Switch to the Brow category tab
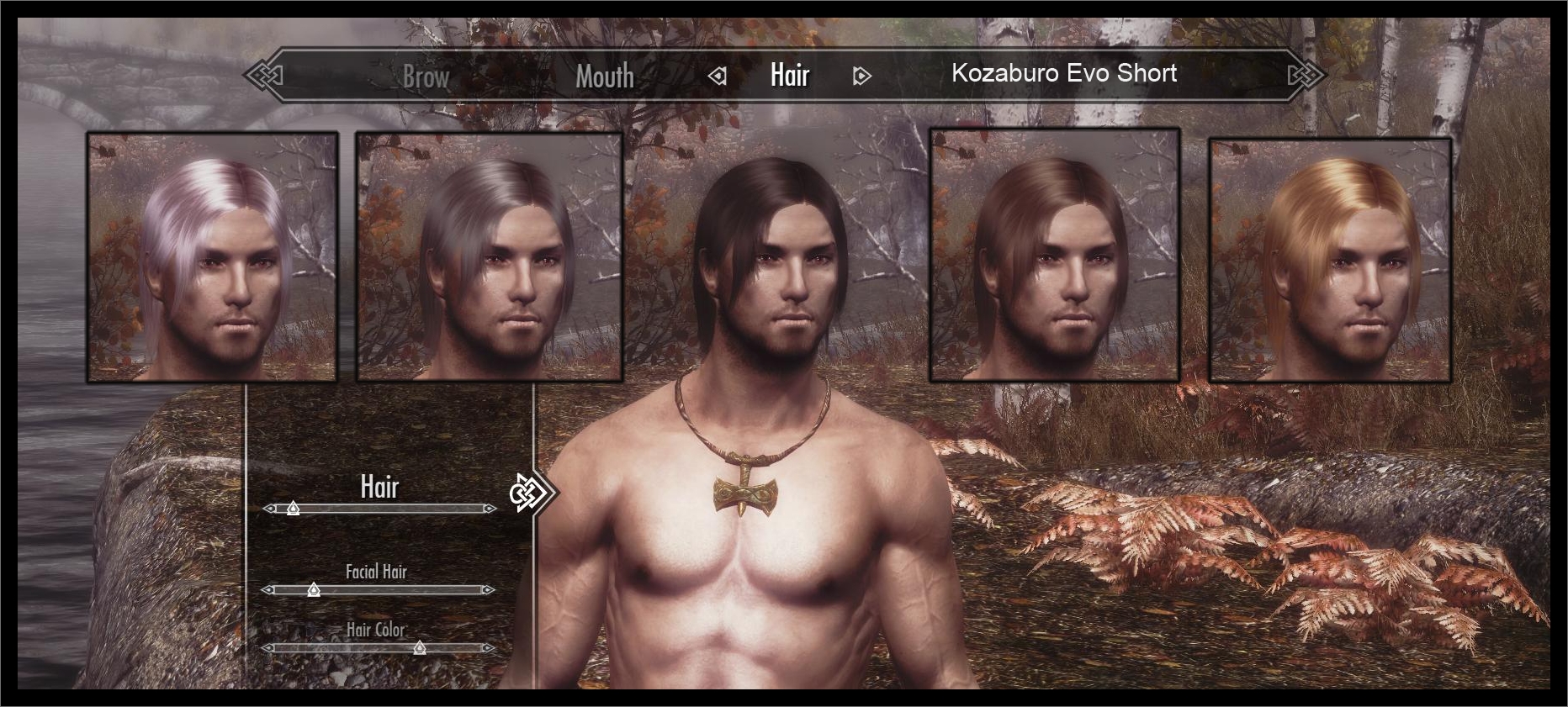Screen dimensions: 1568x707 426,77
